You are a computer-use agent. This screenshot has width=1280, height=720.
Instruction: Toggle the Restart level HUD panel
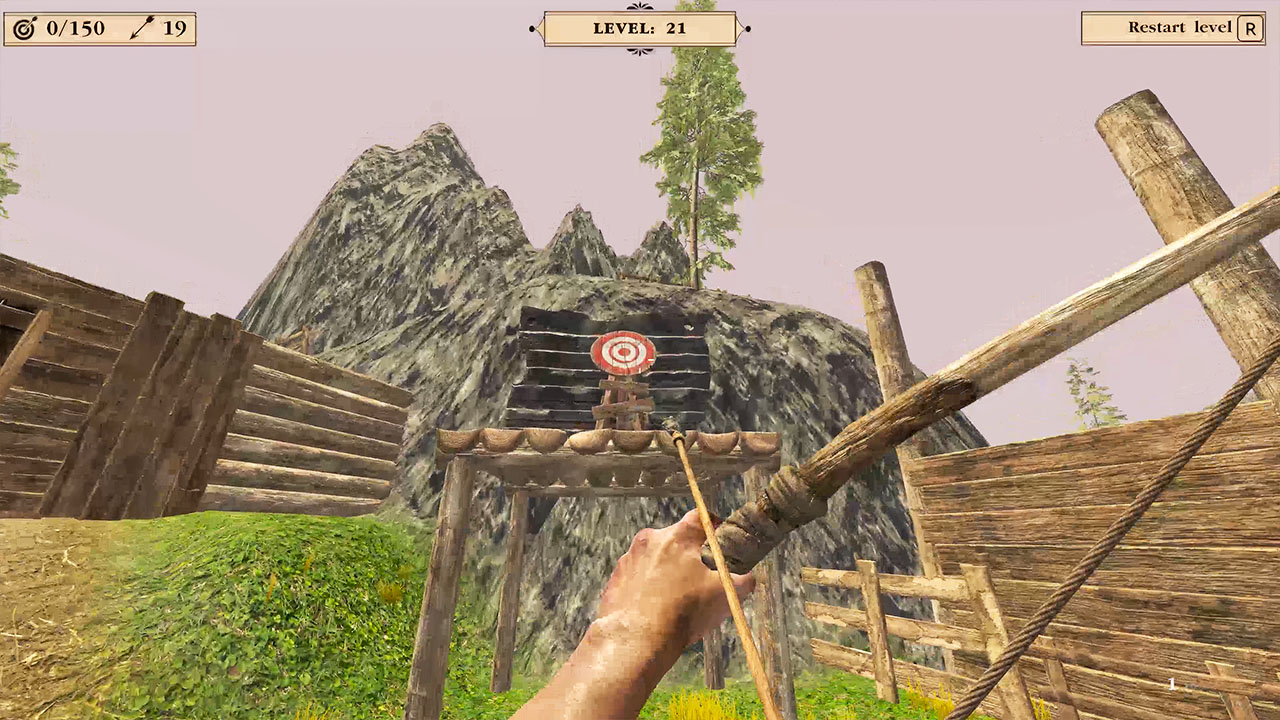point(1175,27)
